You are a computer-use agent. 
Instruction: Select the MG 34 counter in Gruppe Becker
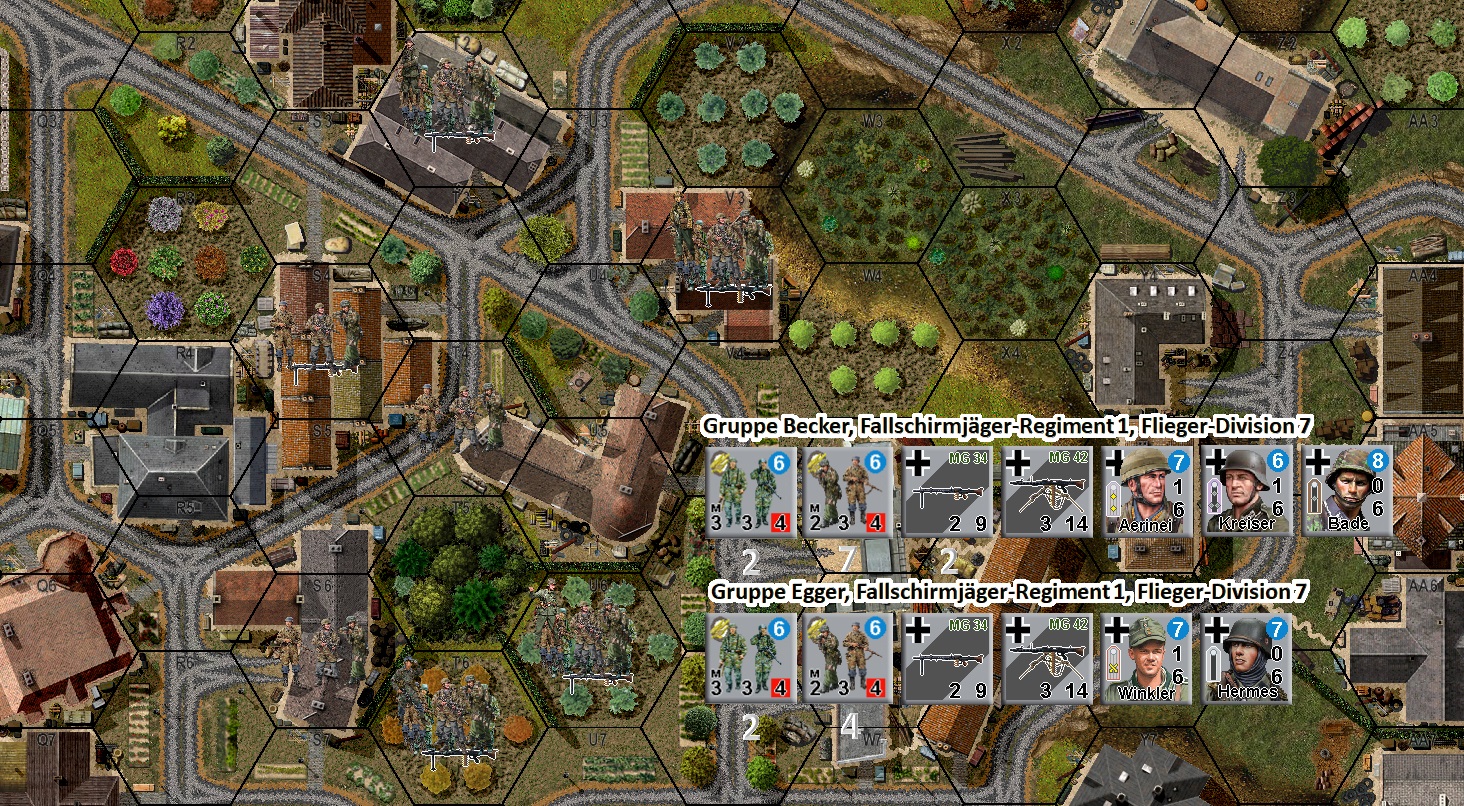pyautogui.click(x=945, y=492)
